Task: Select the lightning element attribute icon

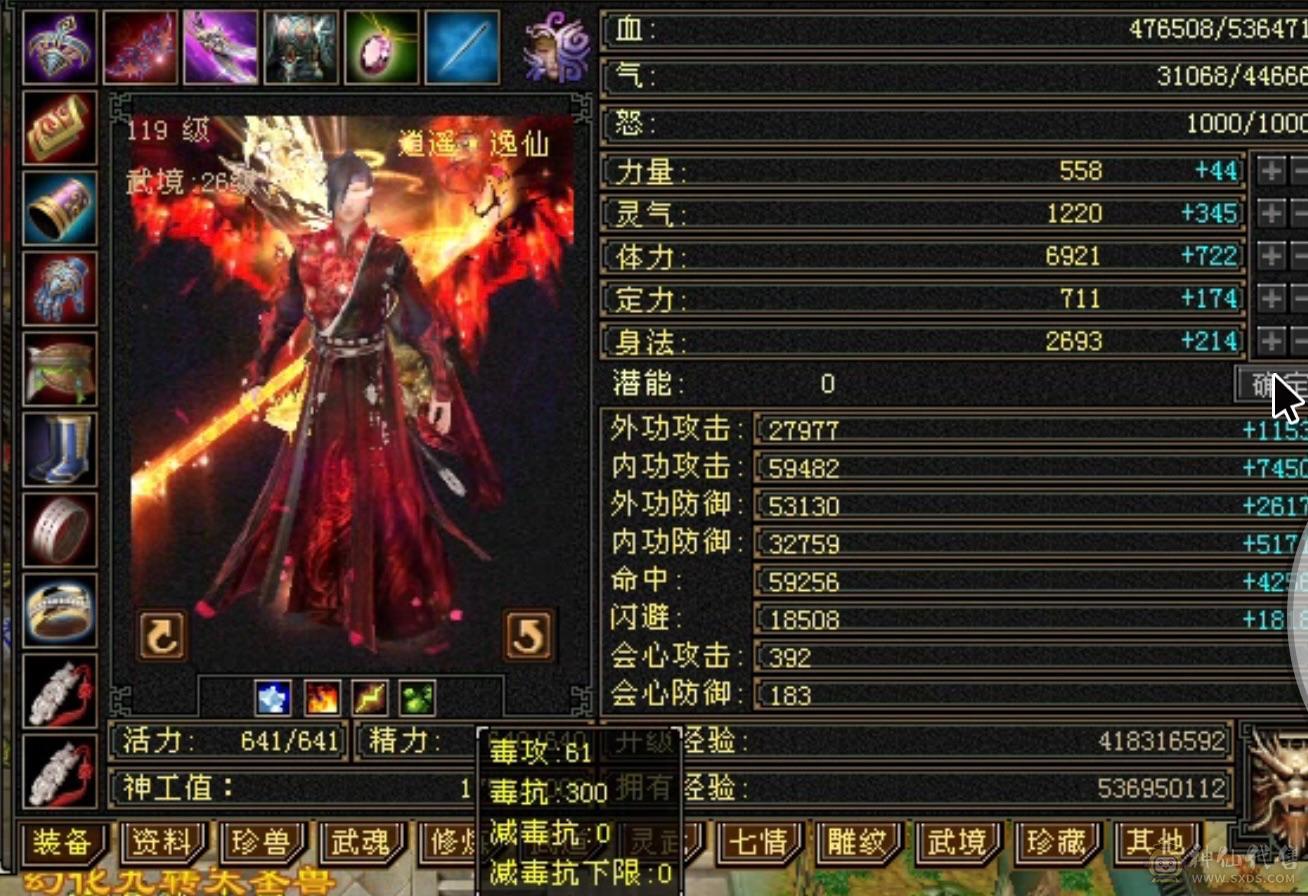Action: click(x=370, y=699)
